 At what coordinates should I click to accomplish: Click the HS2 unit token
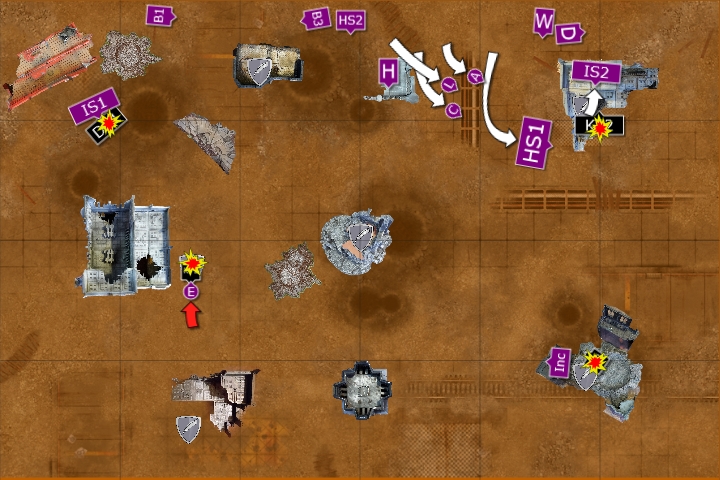click(x=351, y=19)
